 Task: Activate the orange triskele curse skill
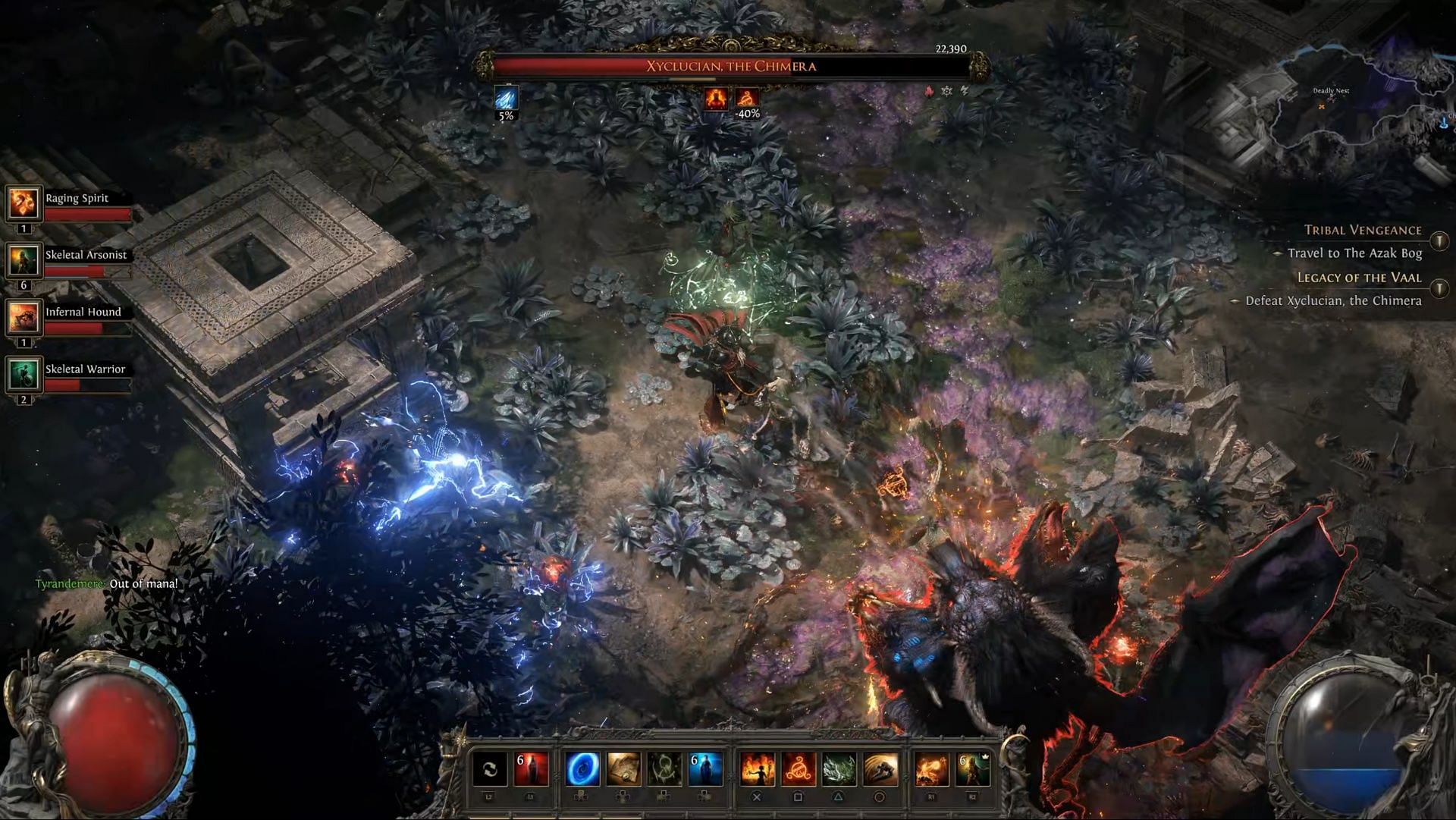(798, 769)
